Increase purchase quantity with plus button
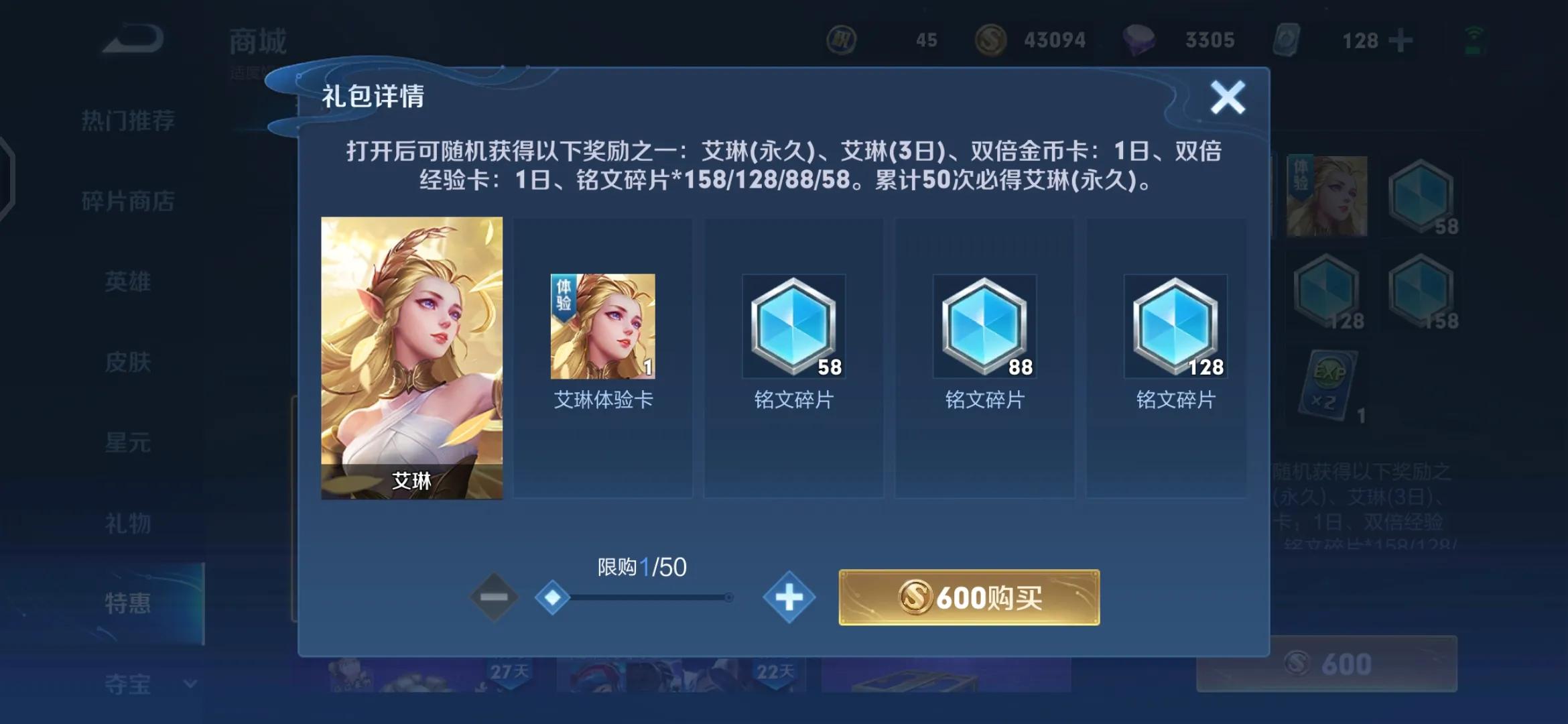Screen dimensions: 1568x724 [789, 599]
